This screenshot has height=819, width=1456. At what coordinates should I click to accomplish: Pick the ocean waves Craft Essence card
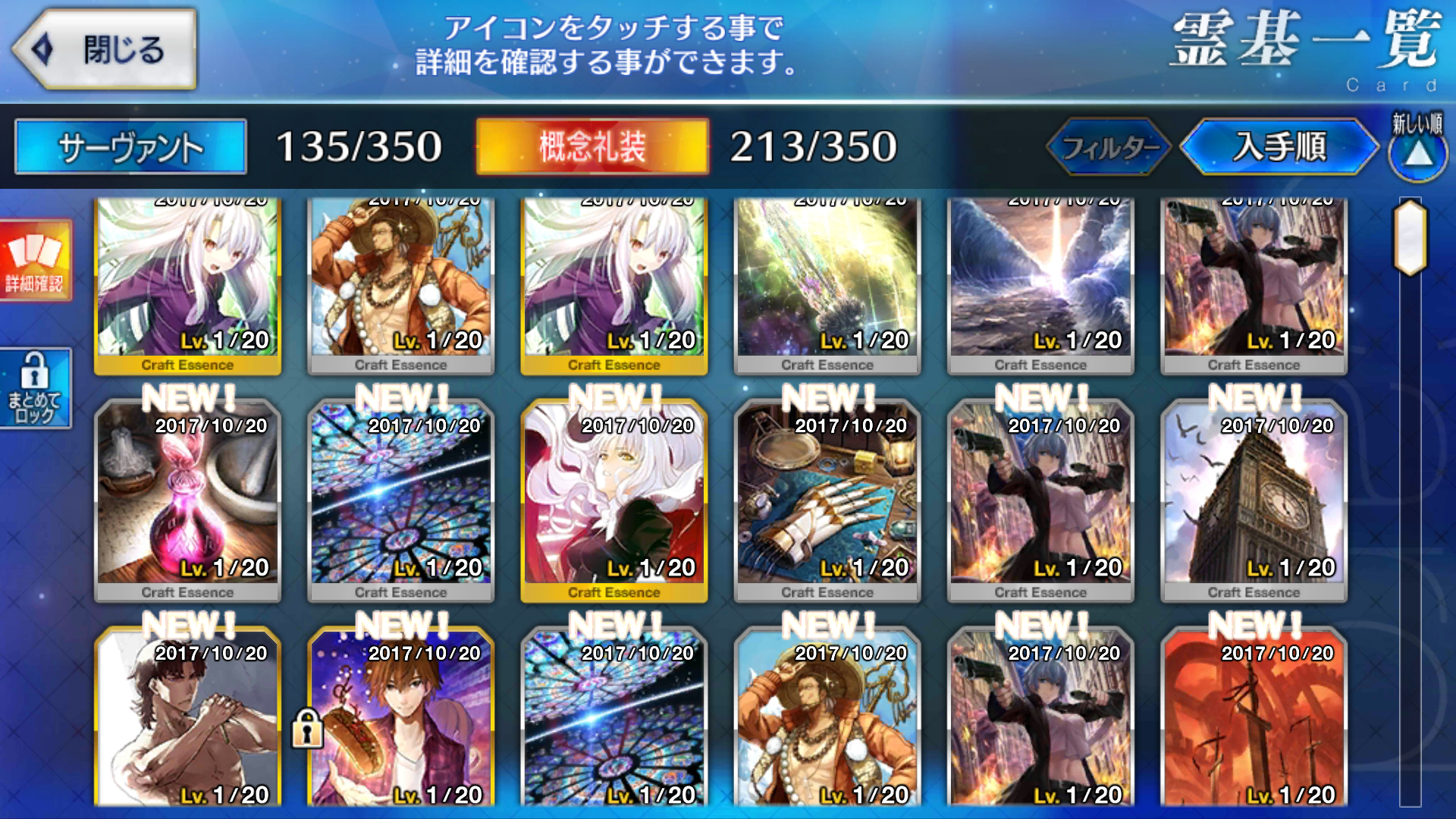1040,281
